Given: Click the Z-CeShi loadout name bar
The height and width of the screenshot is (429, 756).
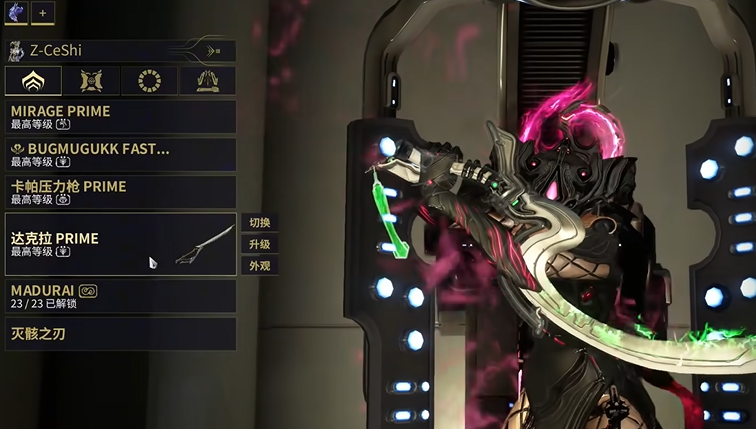Looking at the screenshot, I should 100,50.
